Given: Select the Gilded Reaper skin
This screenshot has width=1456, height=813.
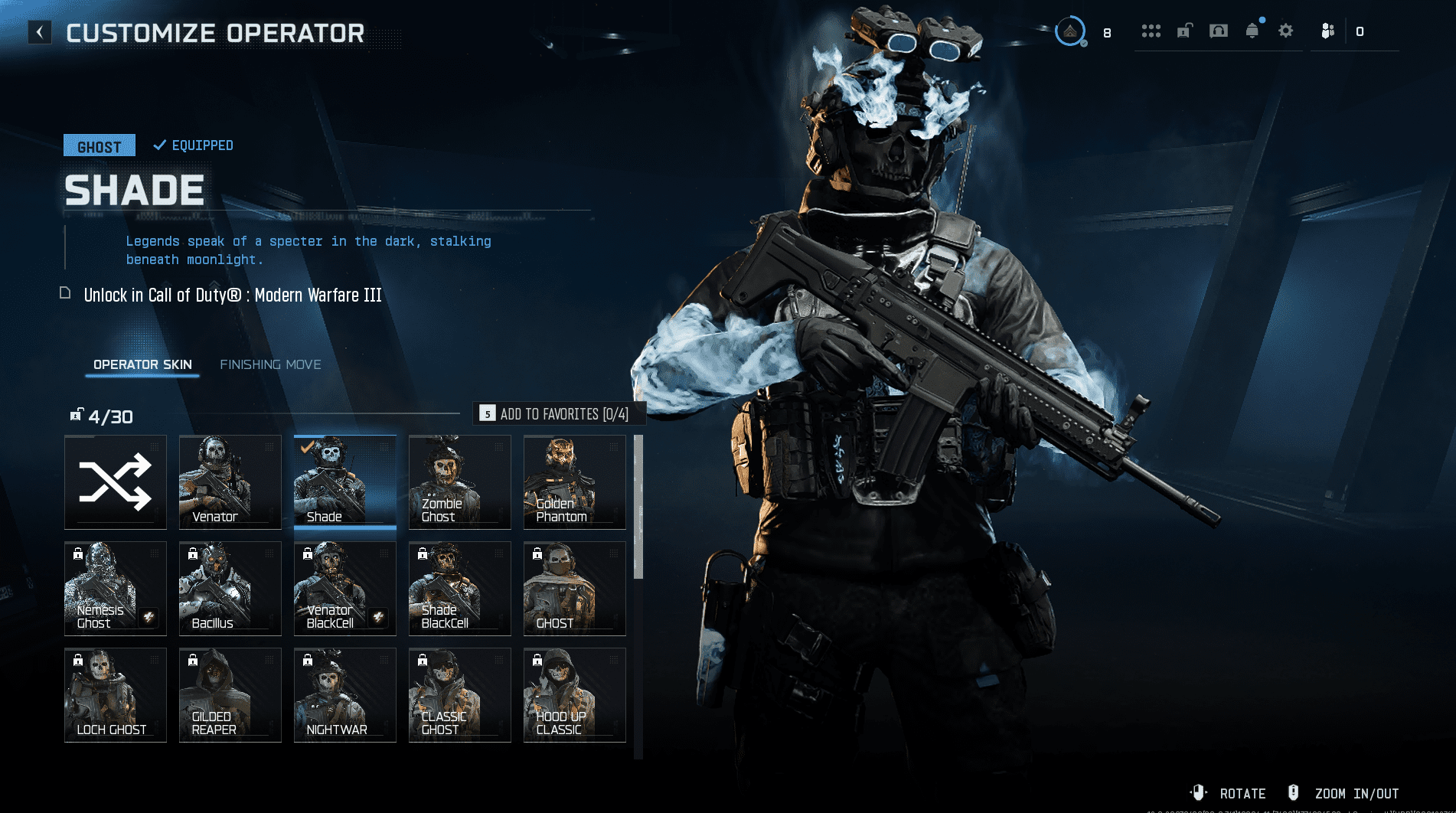Looking at the screenshot, I should [x=230, y=695].
